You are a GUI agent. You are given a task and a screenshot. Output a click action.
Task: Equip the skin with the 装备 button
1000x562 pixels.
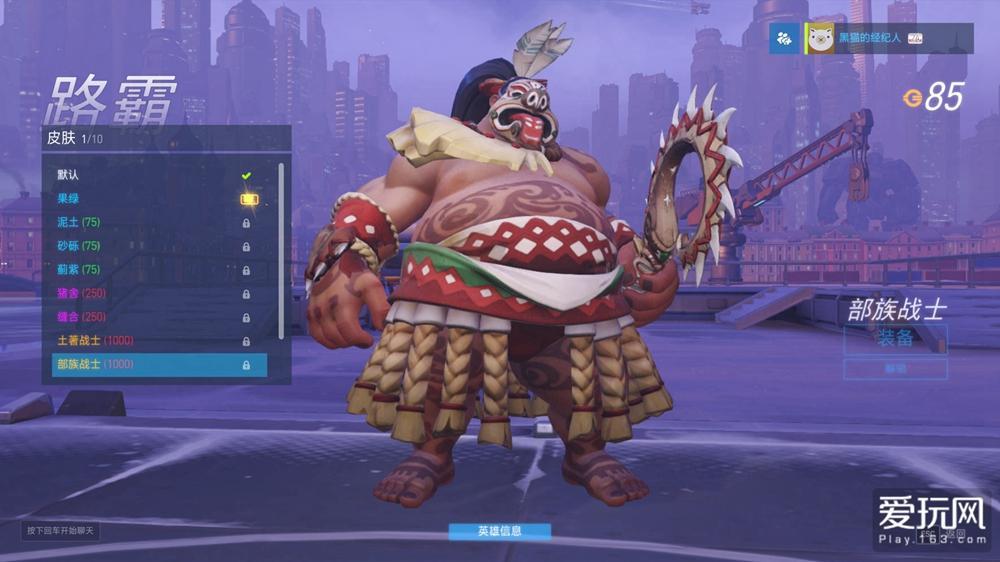pos(895,339)
